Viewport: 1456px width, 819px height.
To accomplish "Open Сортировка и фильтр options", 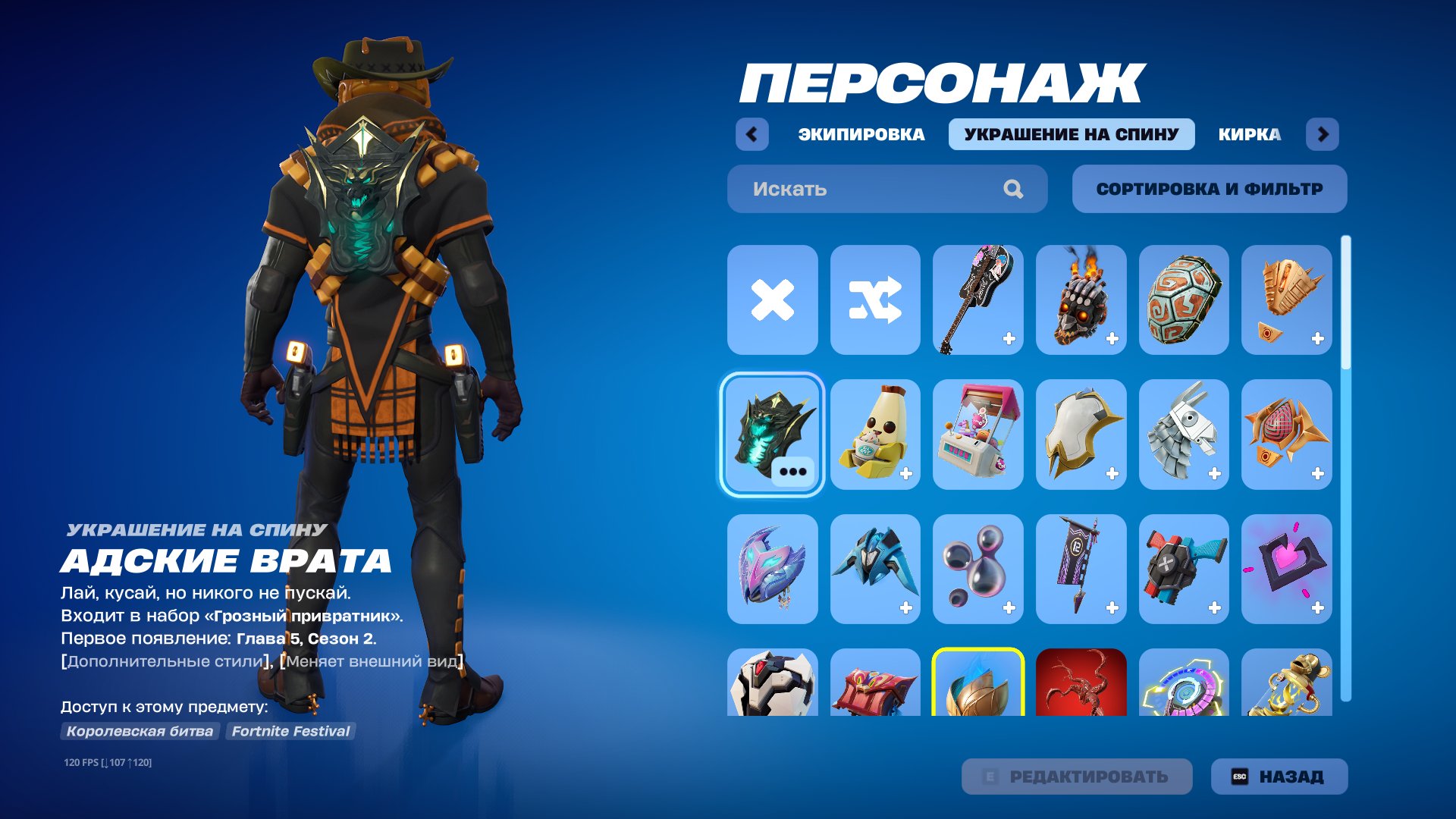I will [1209, 189].
